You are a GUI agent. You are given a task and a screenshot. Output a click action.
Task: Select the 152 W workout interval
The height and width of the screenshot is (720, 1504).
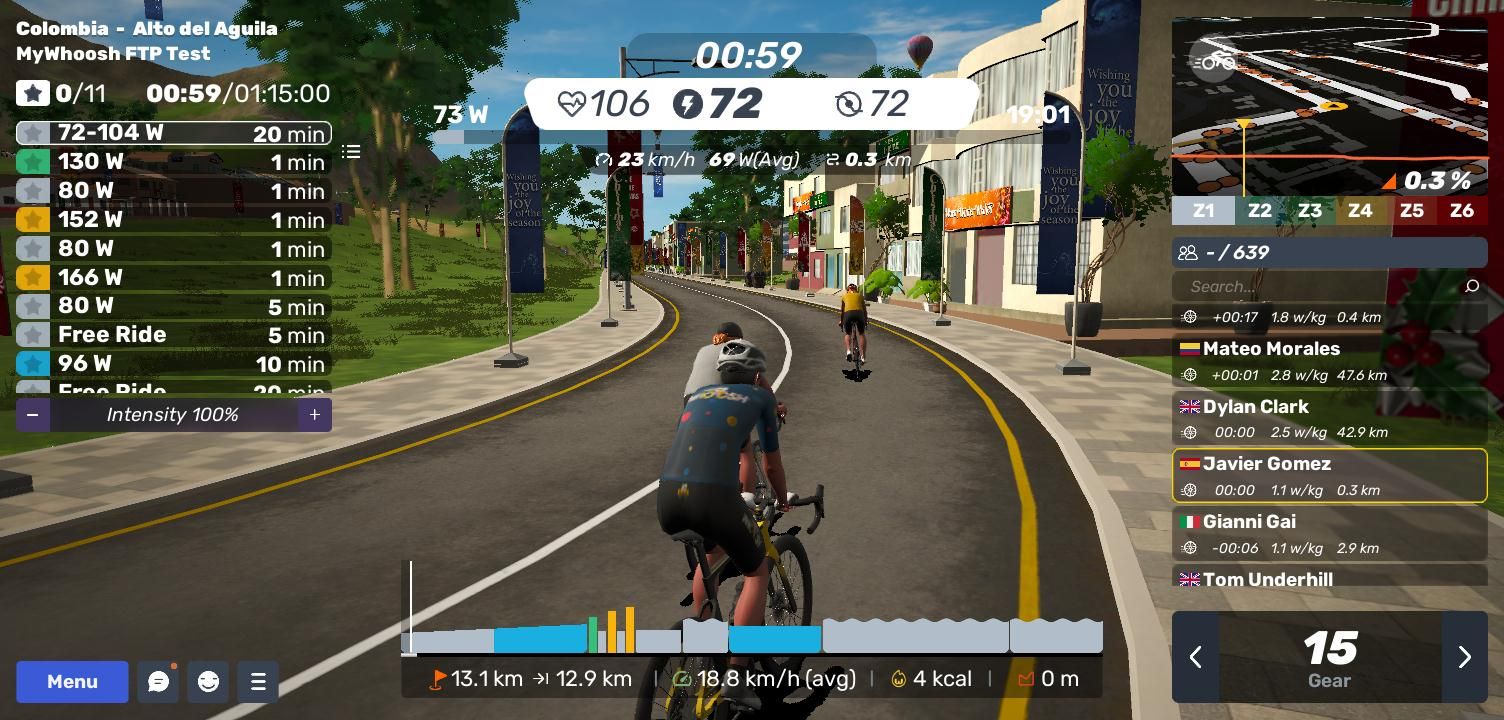click(173, 220)
